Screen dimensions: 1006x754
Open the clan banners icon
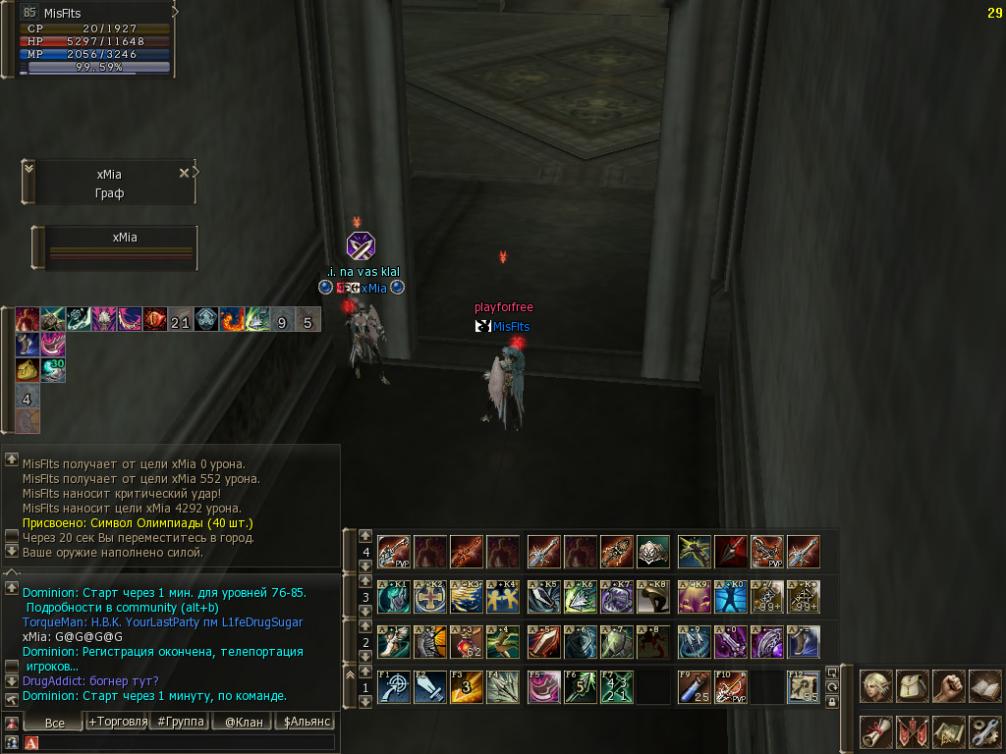912,731
